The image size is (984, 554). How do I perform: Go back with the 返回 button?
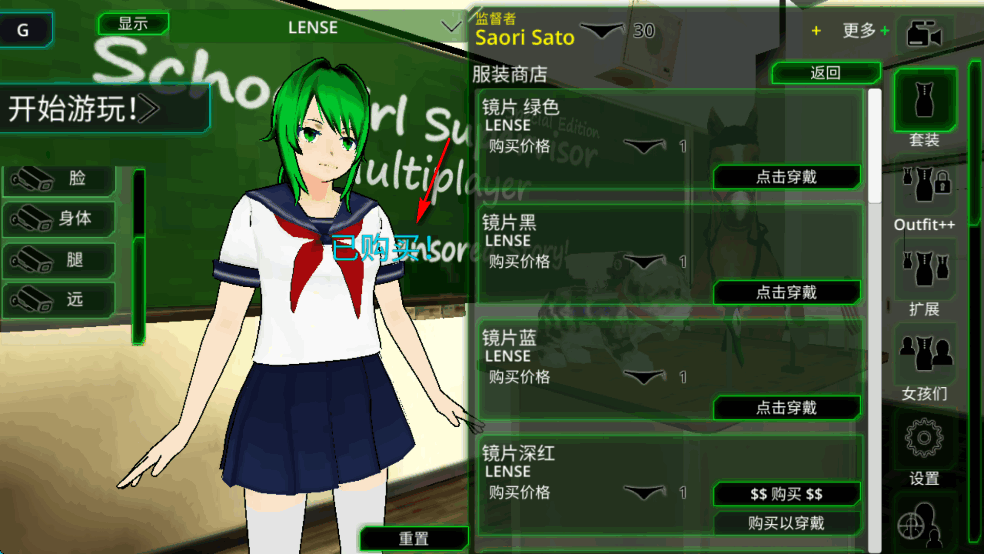click(x=825, y=72)
